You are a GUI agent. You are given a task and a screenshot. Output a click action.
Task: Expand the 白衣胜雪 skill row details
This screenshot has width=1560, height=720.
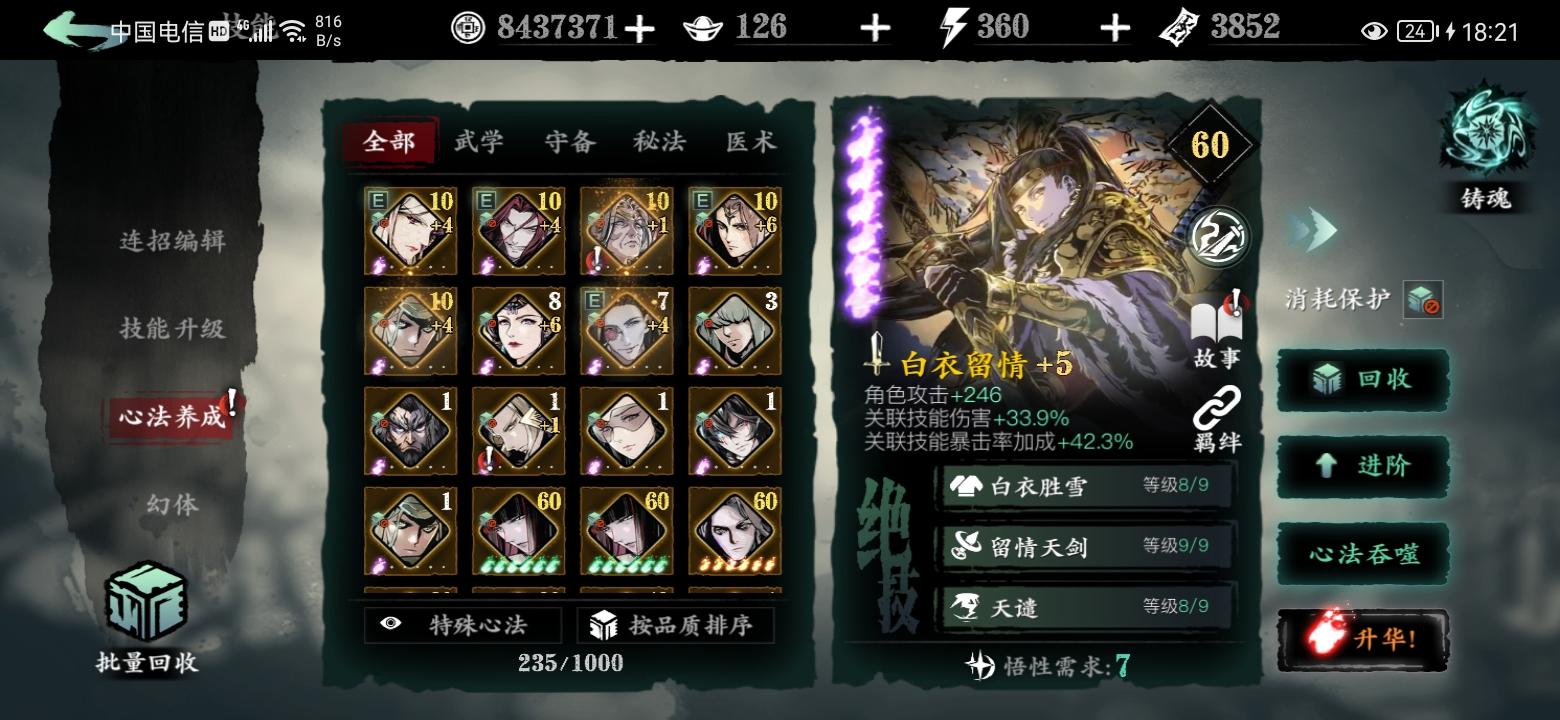tap(1085, 486)
